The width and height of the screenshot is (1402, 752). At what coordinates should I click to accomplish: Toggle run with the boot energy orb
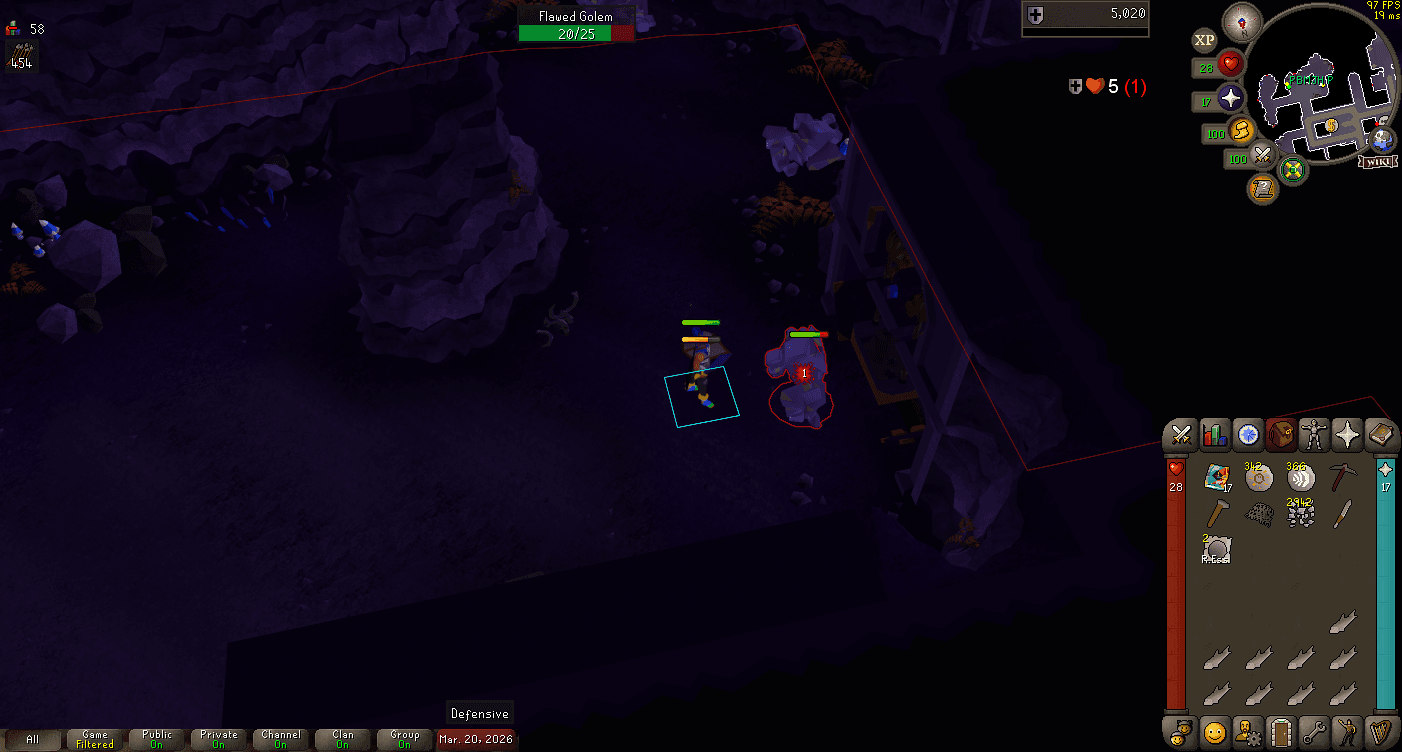coord(1241,131)
